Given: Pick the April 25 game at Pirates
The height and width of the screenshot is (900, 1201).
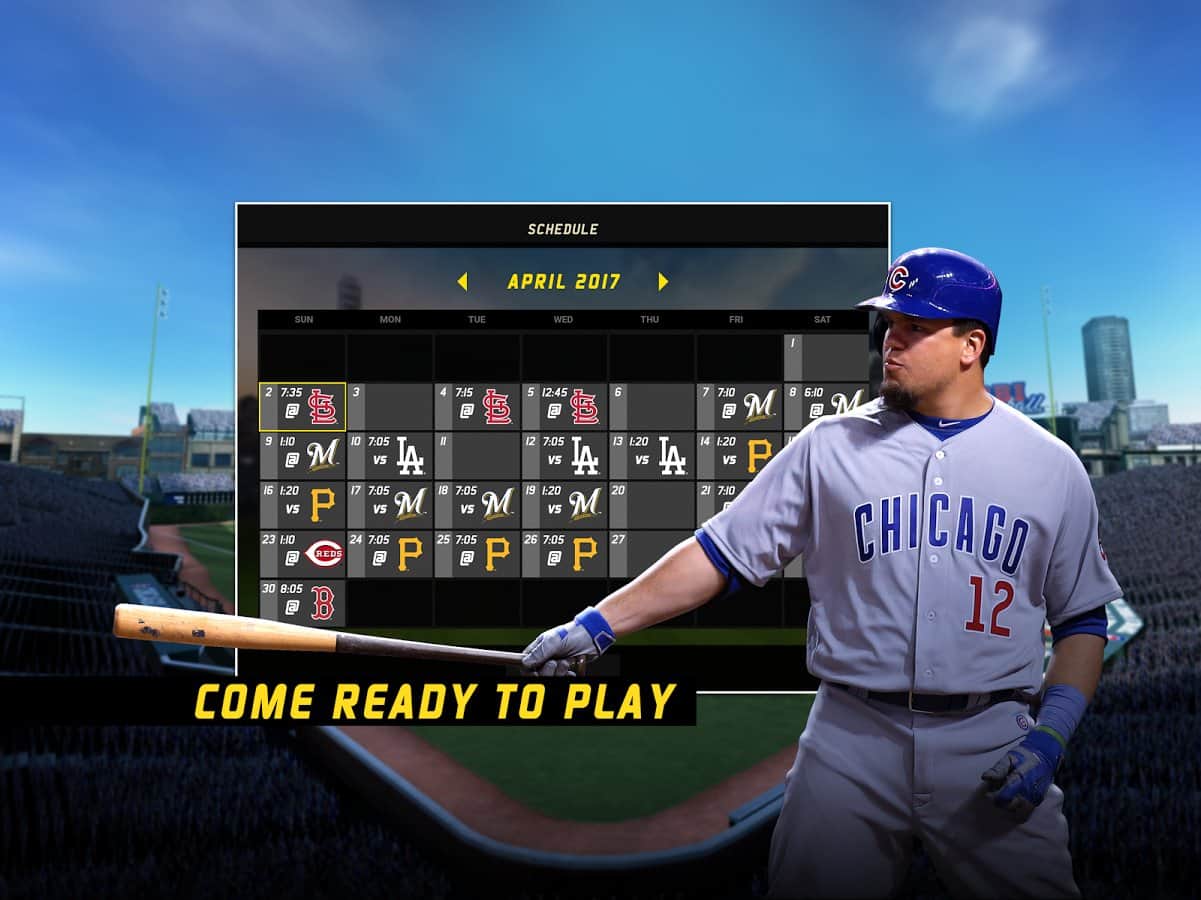Looking at the screenshot, I should (x=477, y=553).
